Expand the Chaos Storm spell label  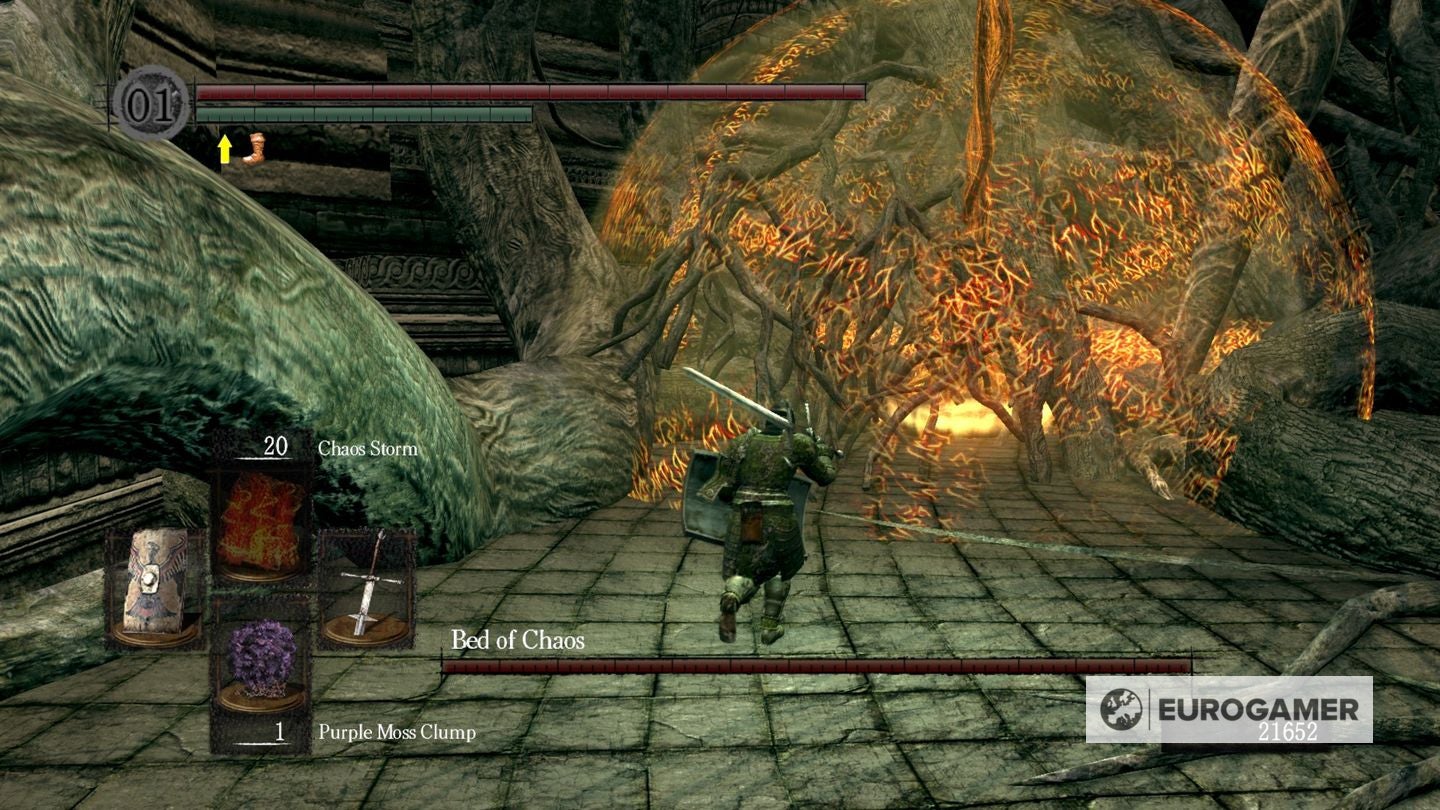pos(365,450)
